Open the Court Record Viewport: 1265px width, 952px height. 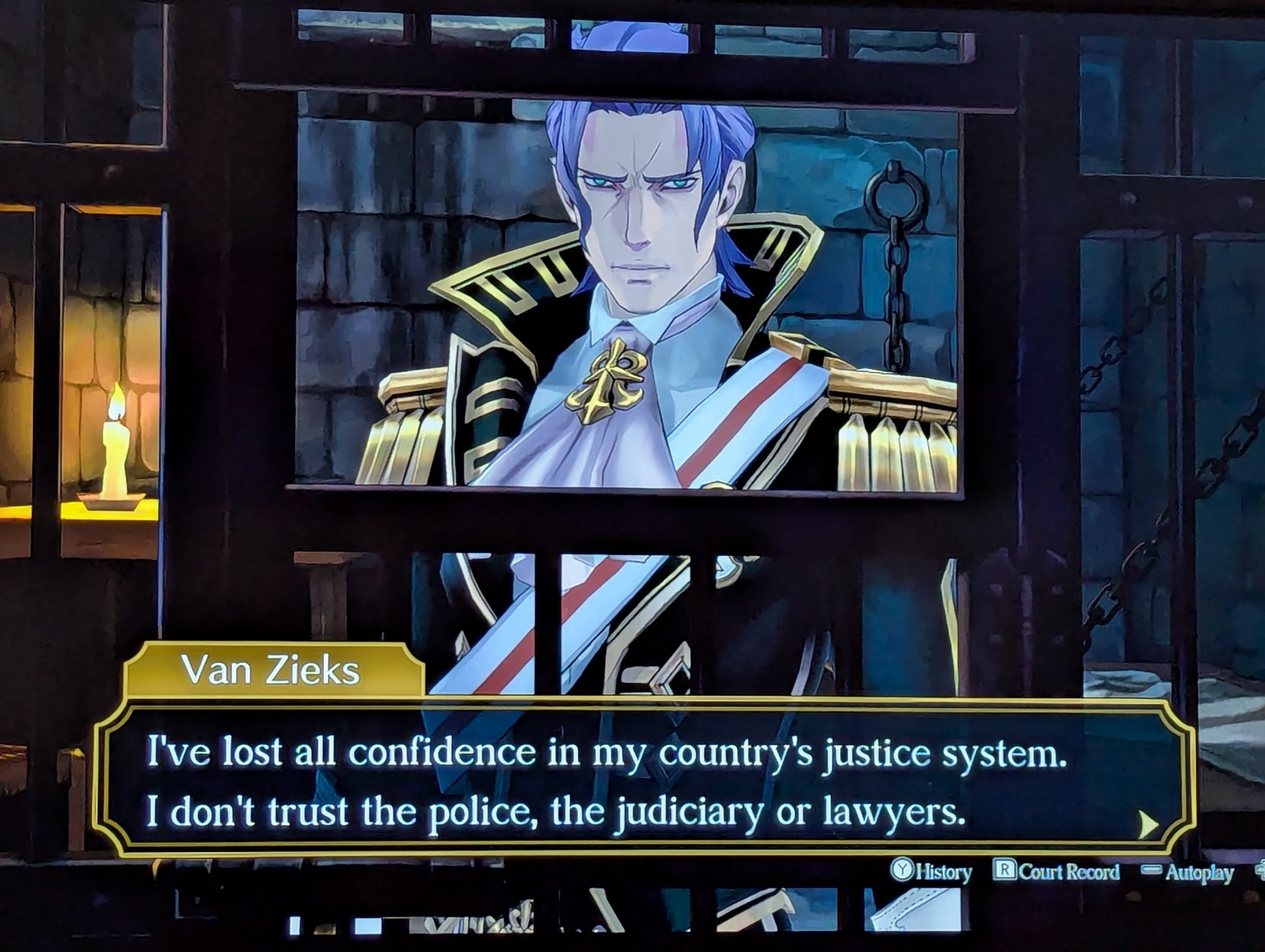[x=1056, y=872]
